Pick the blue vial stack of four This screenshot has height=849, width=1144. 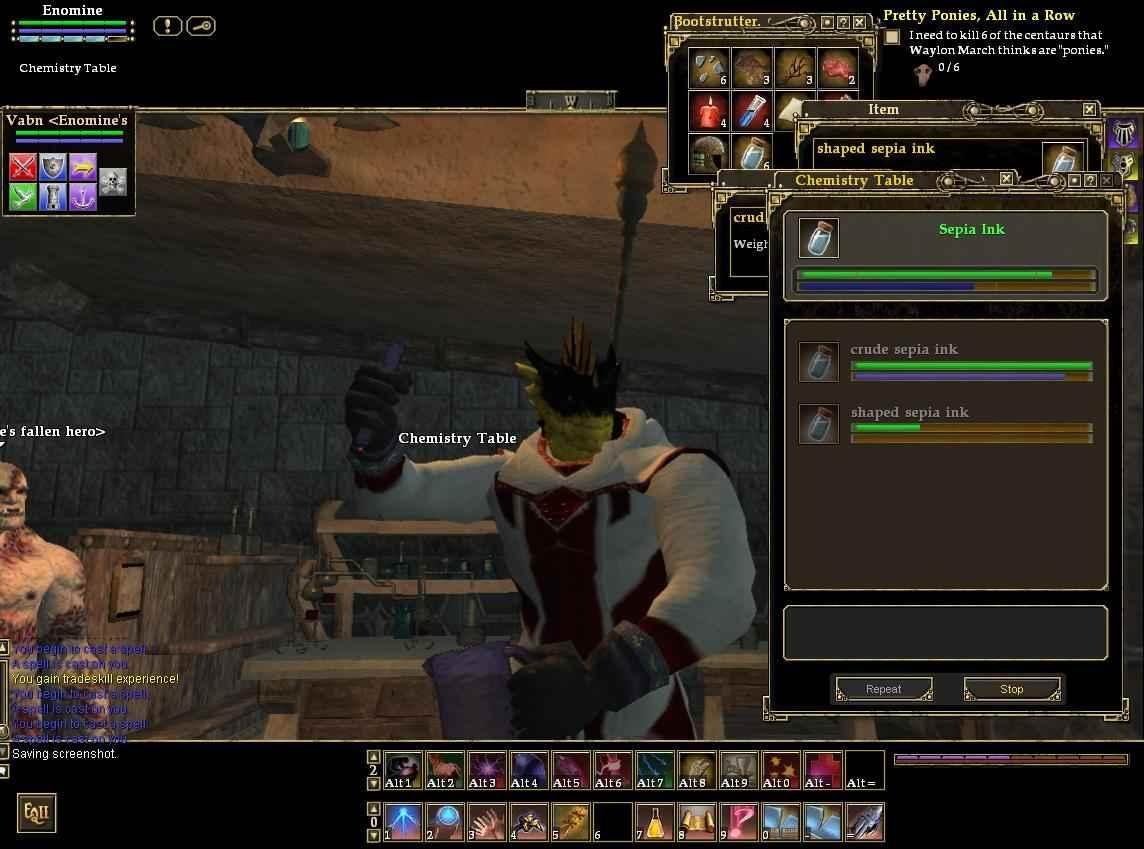tap(751, 111)
